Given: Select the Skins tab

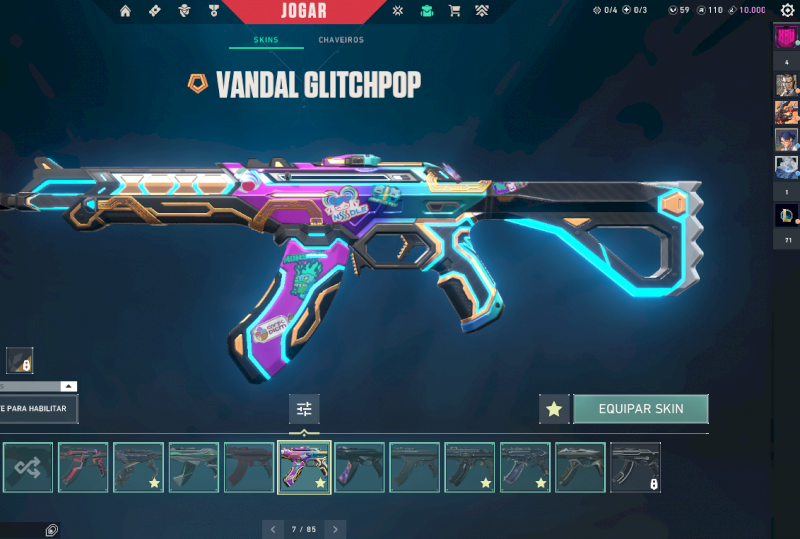Looking at the screenshot, I should pos(264,40).
